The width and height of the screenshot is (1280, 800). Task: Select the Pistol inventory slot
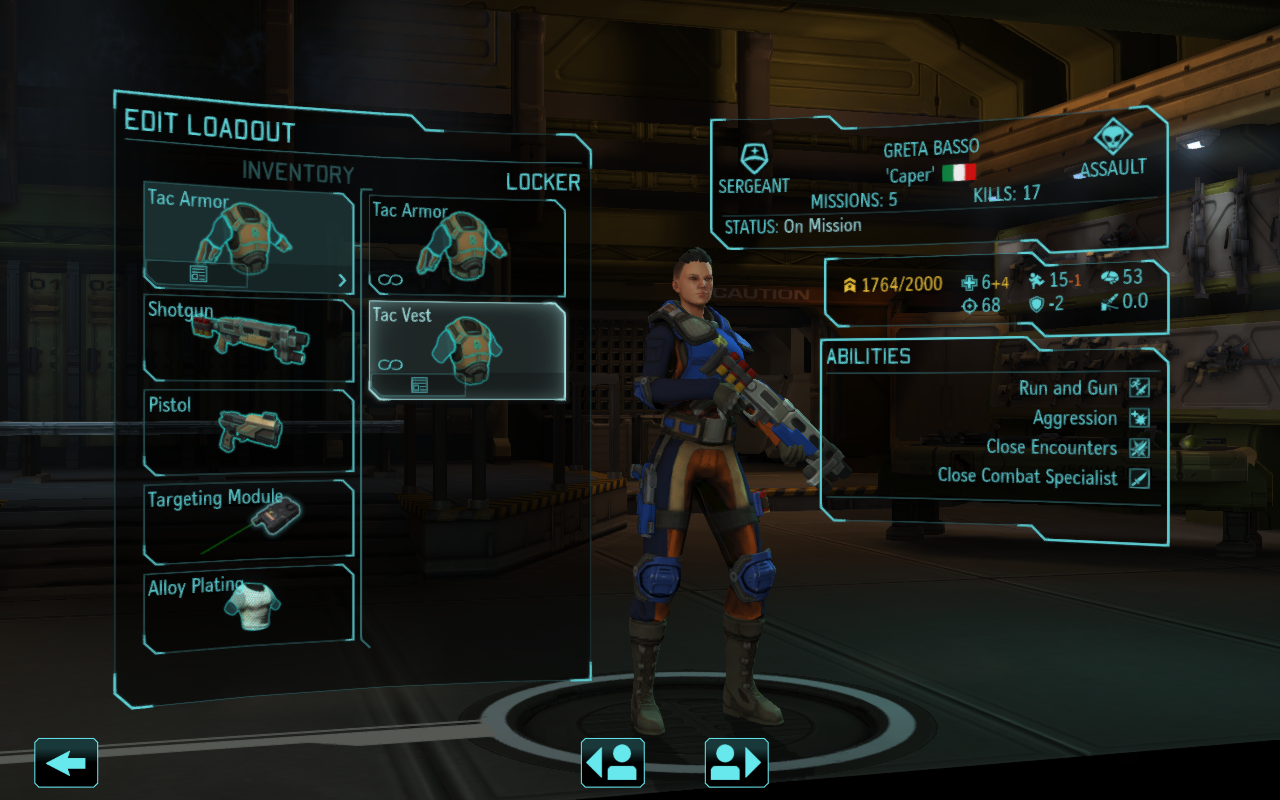(249, 431)
